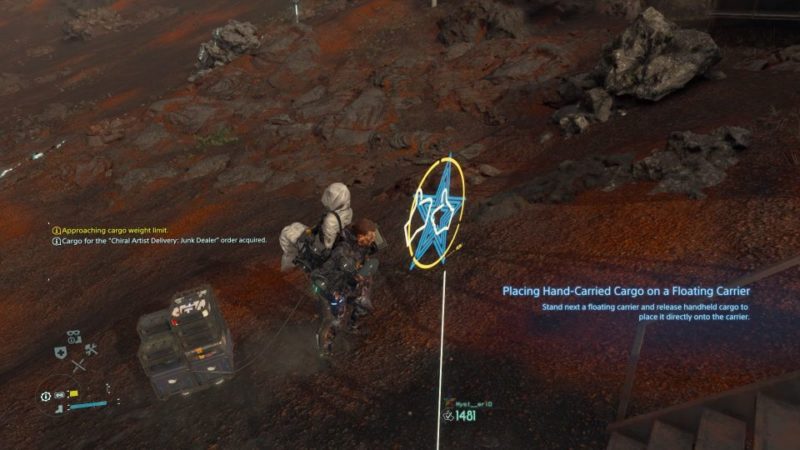Select the shield with plus icon

(x=60, y=352)
